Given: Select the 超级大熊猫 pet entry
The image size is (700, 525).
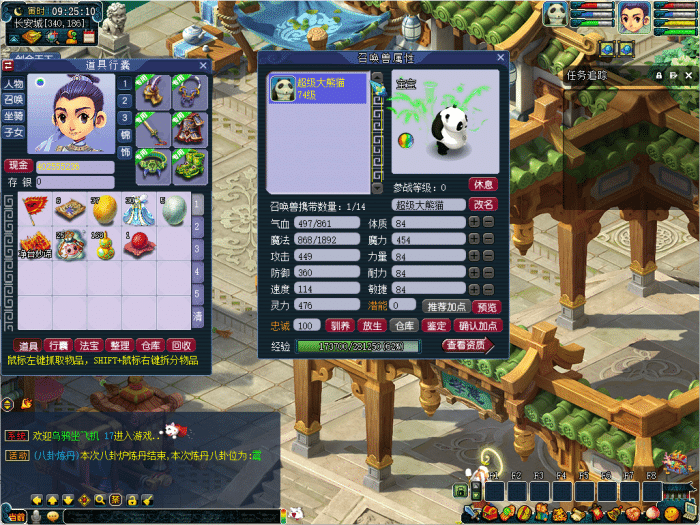Looking at the screenshot, I should pyautogui.click(x=317, y=90).
